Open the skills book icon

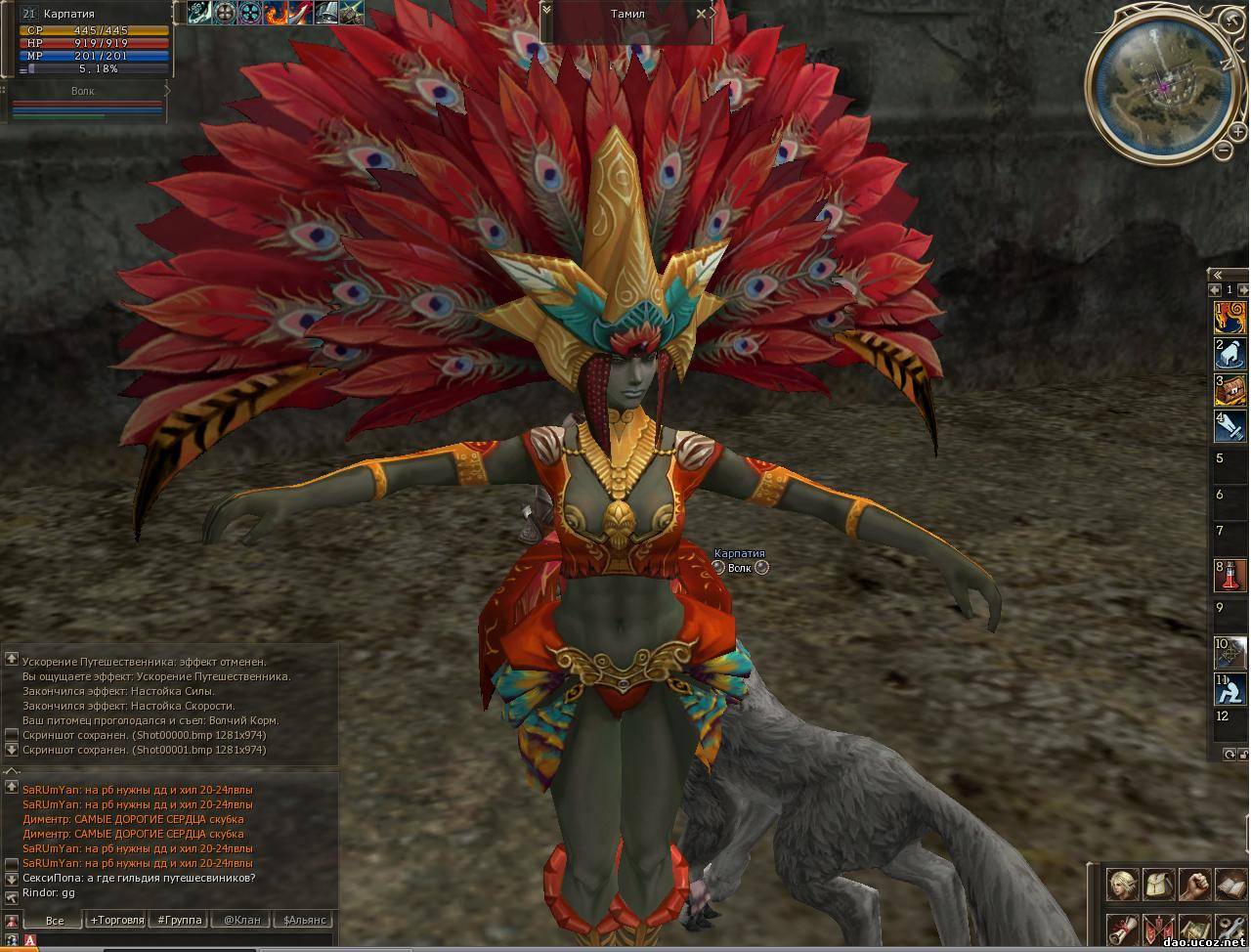1229,885
